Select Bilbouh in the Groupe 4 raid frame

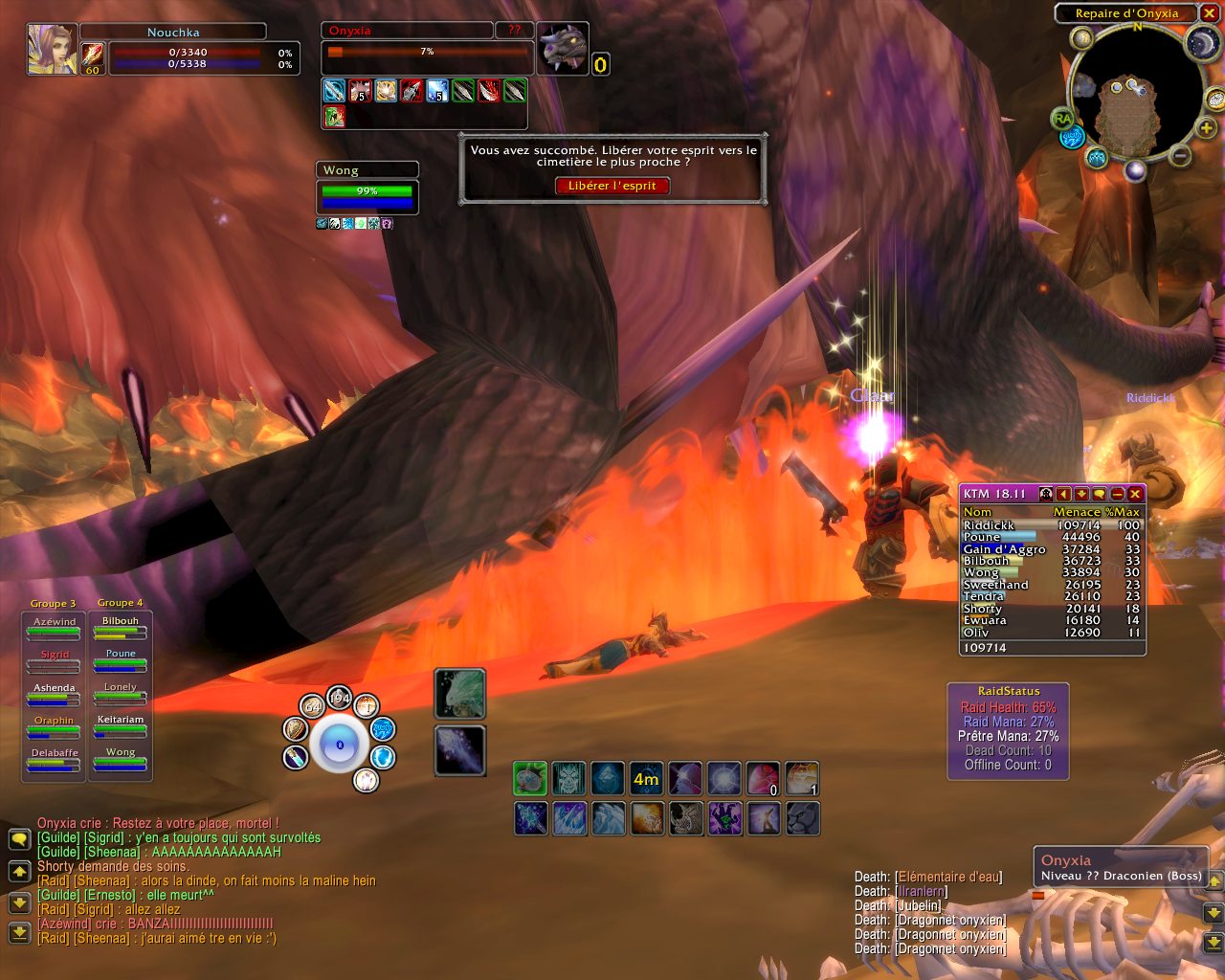coord(121,628)
